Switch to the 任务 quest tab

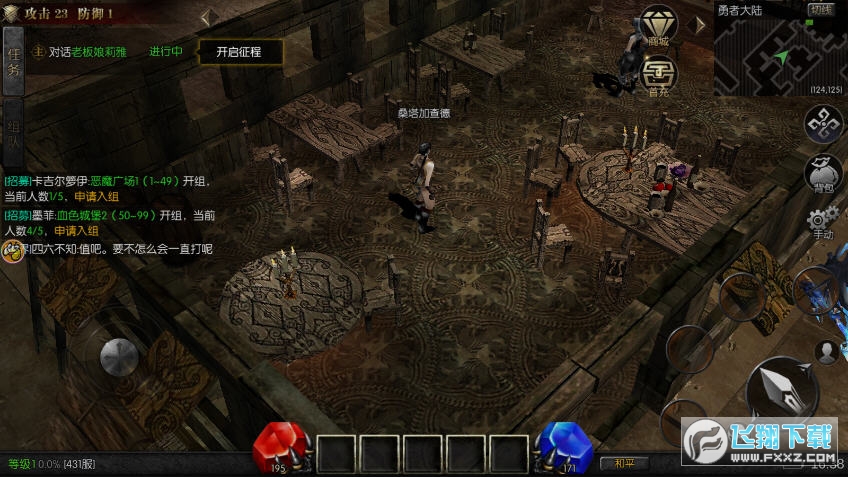point(13,62)
